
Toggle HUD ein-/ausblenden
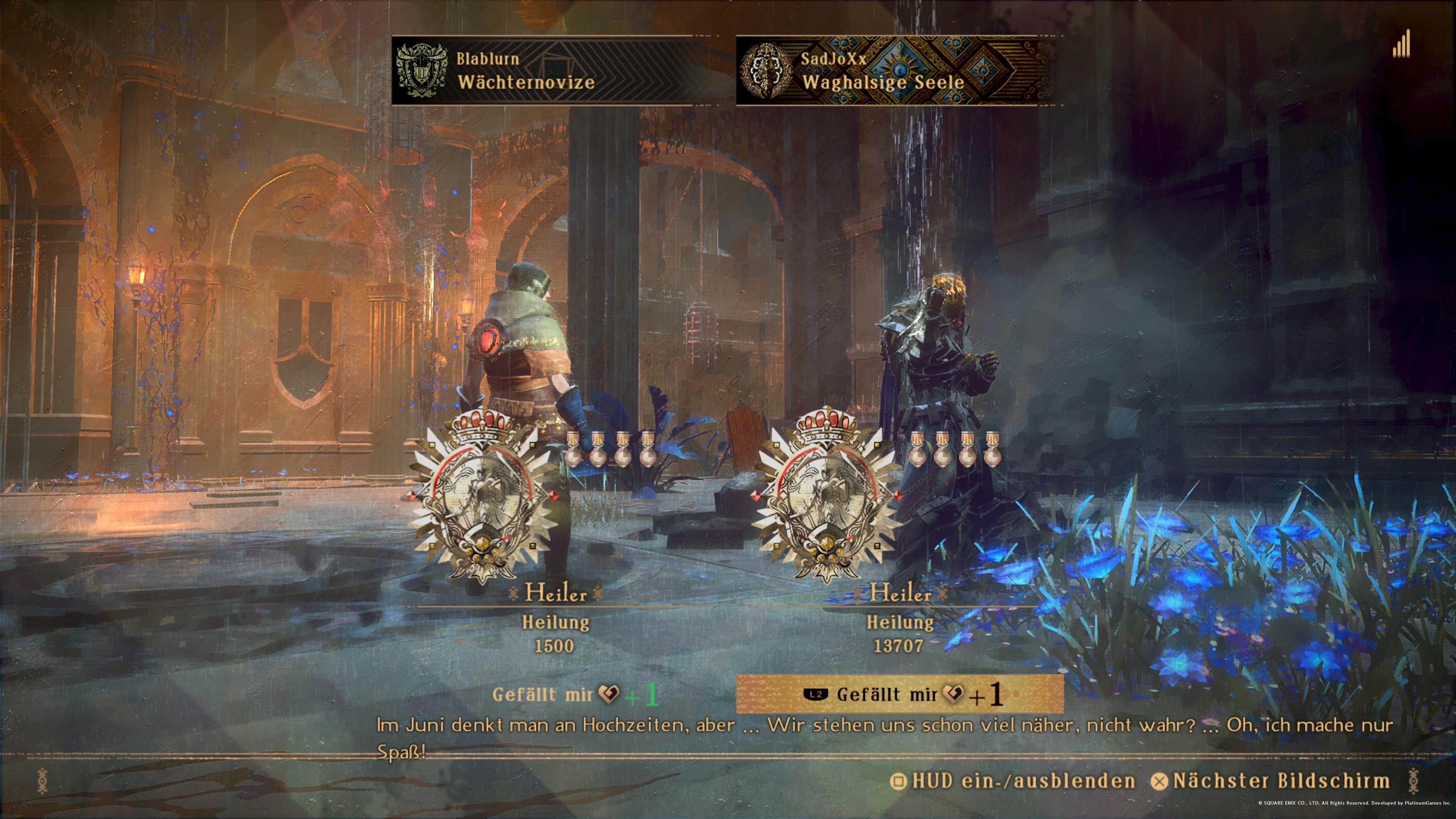[x=1013, y=781]
